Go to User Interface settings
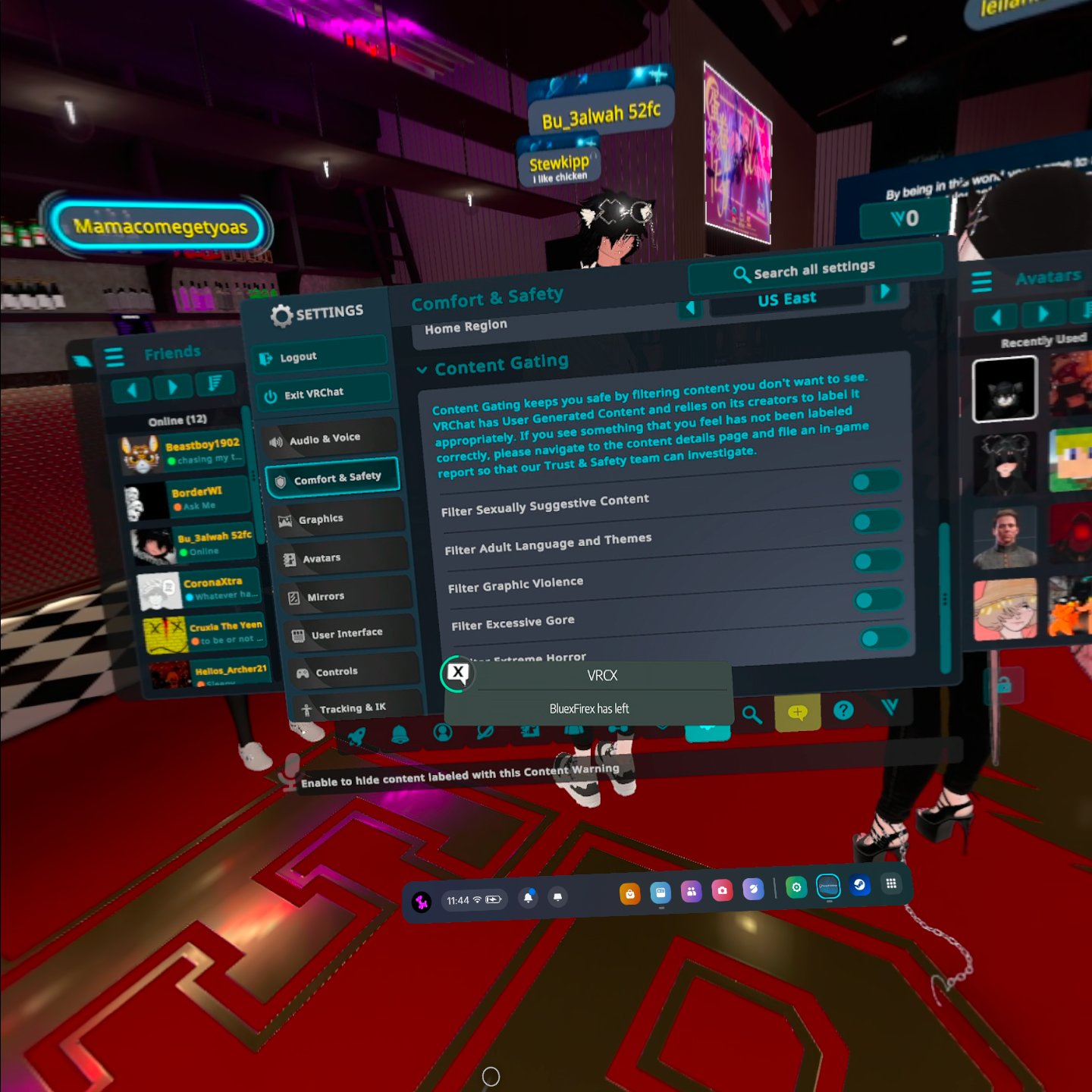Screen dimensions: 1092x1092 [x=350, y=633]
